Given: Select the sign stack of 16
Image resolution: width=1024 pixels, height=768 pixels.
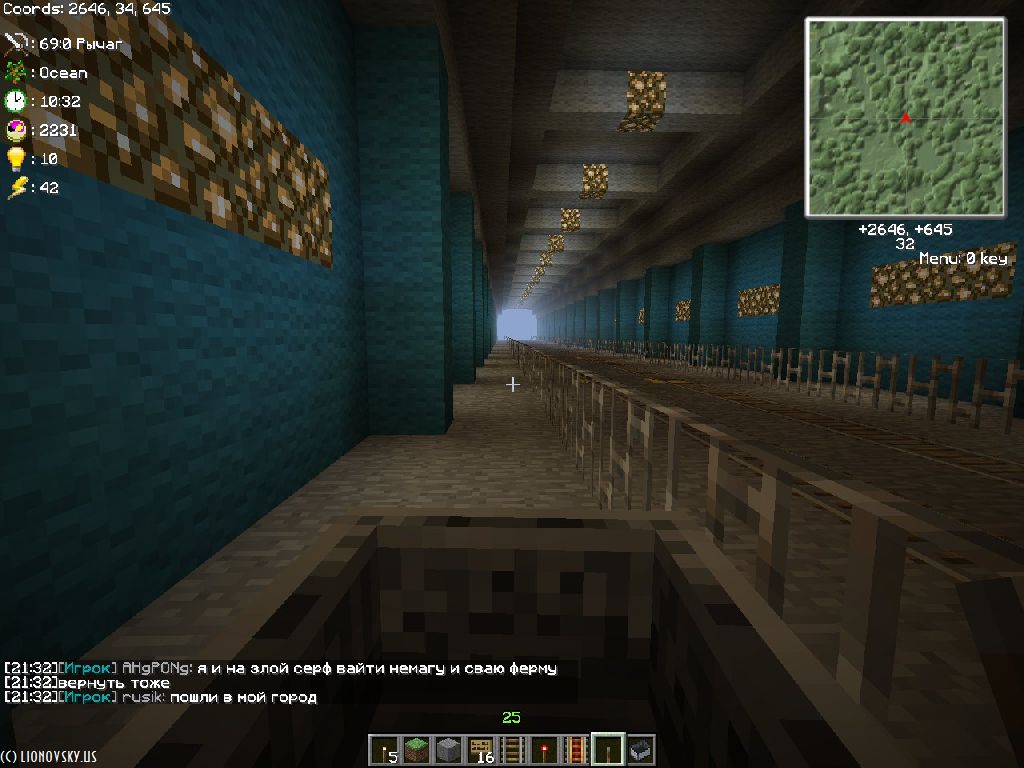Looking at the screenshot, I should tap(480, 749).
